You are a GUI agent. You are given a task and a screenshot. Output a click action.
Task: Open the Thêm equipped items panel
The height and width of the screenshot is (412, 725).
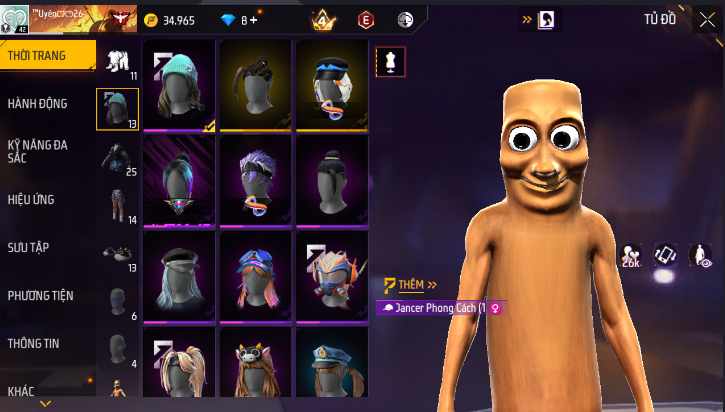pos(411,285)
